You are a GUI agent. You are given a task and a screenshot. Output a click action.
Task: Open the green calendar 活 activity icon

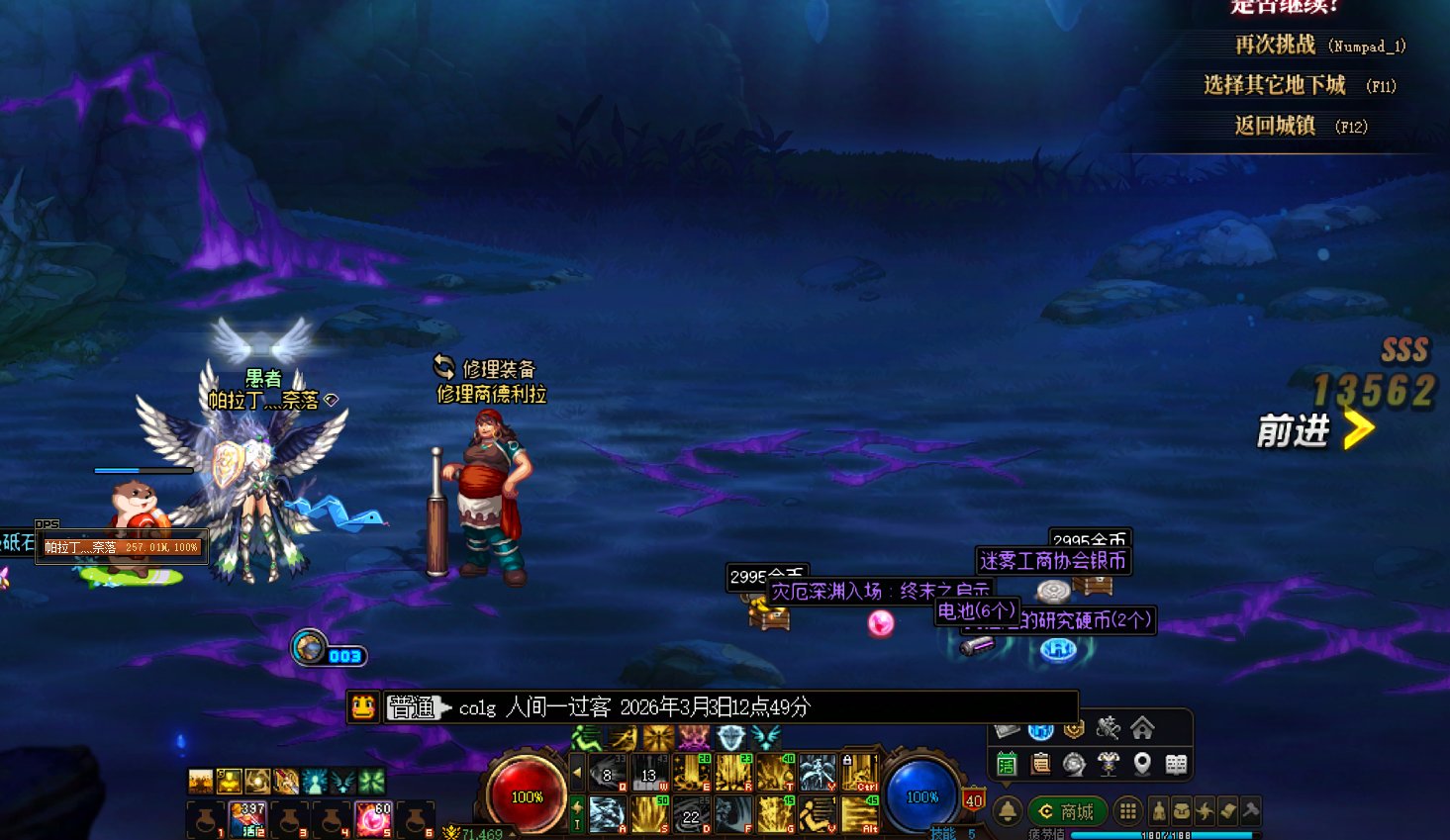click(1007, 764)
